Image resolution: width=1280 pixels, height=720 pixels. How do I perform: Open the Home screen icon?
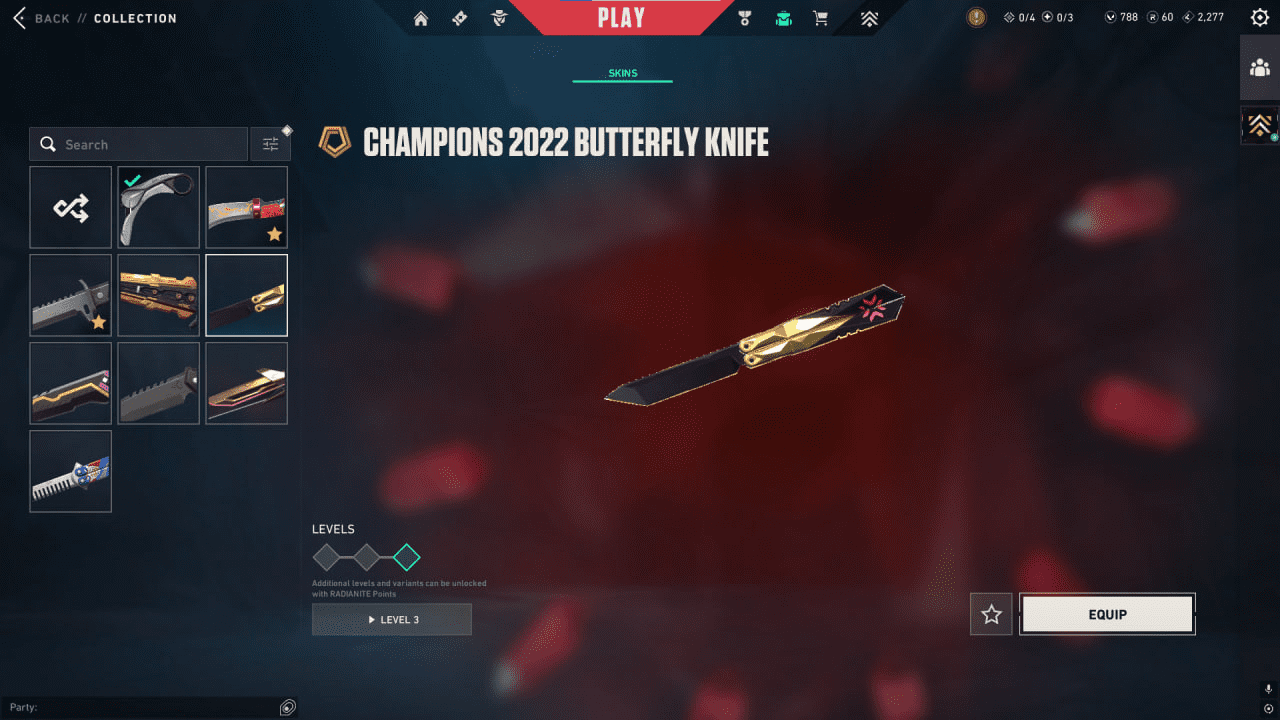coord(420,17)
